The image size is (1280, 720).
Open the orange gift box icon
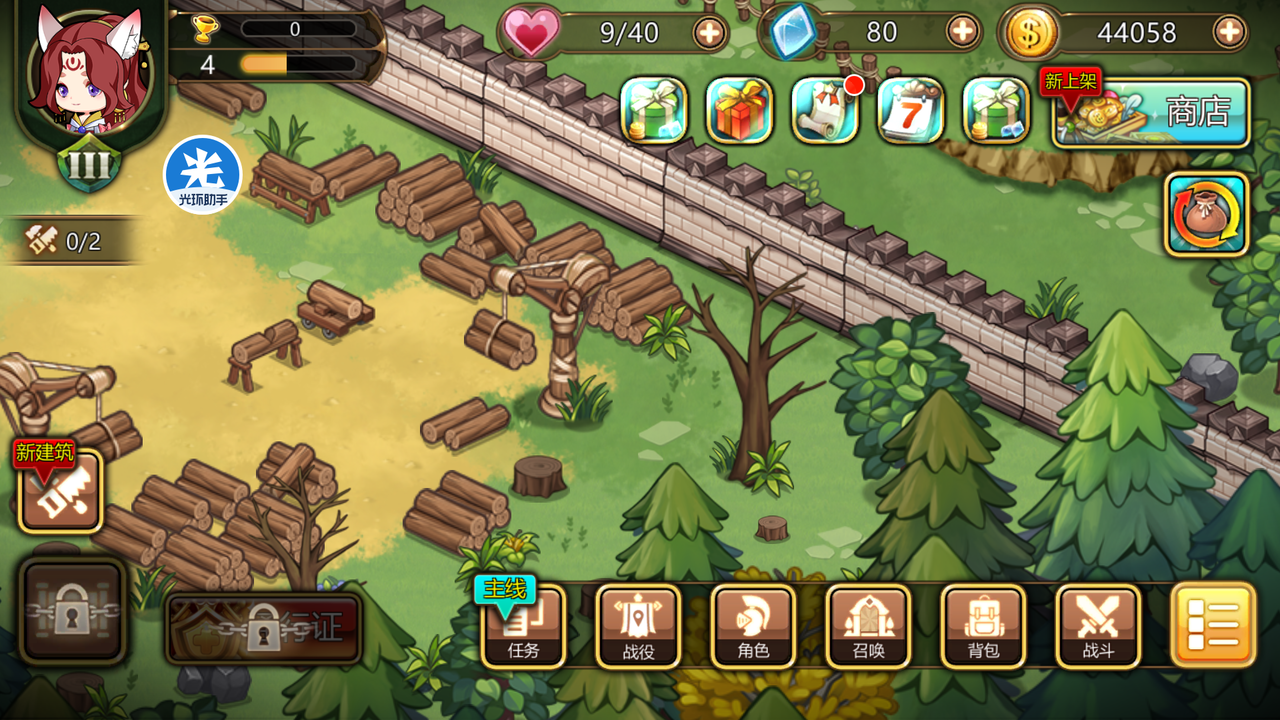pyautogui.click(x=739, y=110)
